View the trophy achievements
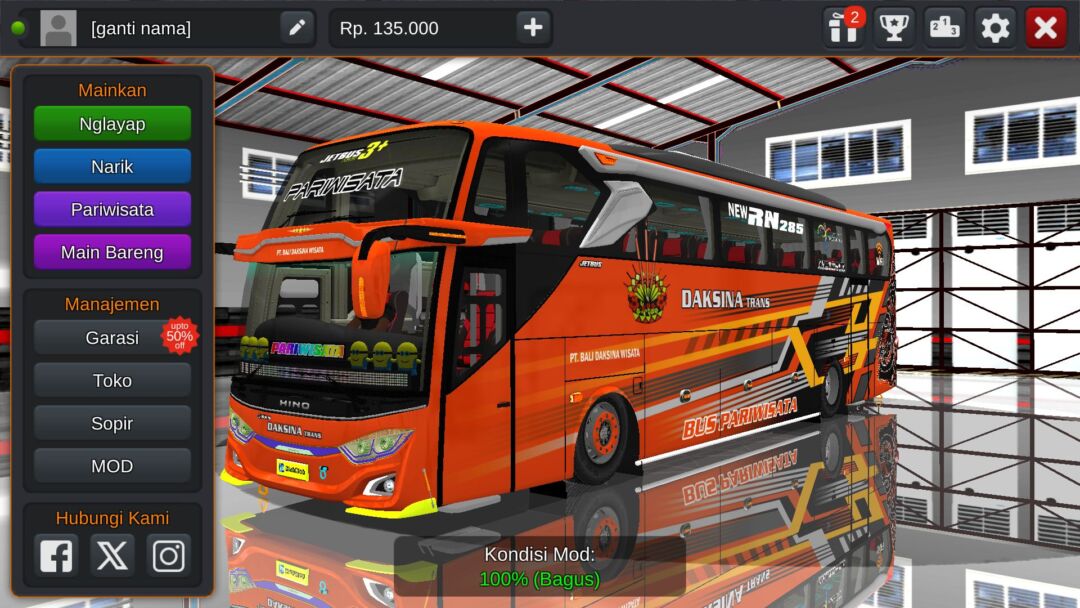Screen dimensions: 1080x608 (x=894, y=28)
